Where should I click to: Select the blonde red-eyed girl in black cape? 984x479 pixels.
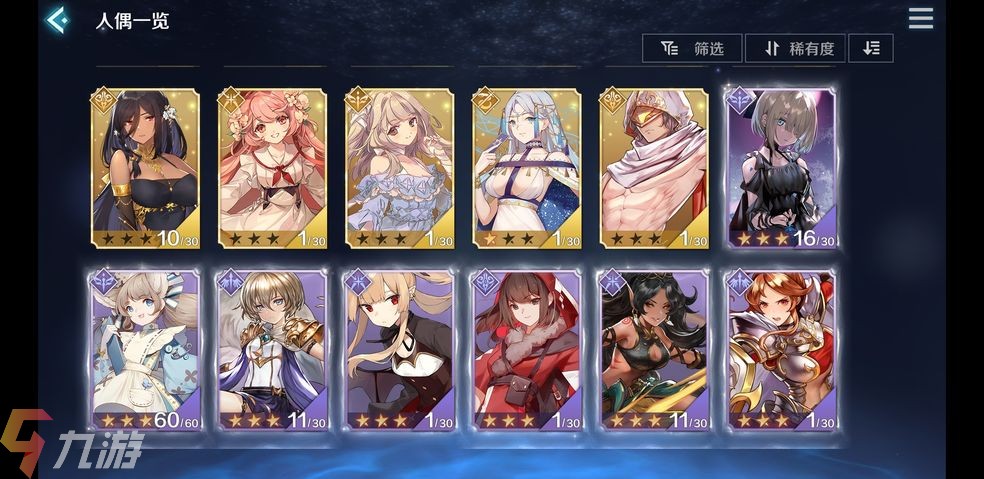[x=400, y=350]
